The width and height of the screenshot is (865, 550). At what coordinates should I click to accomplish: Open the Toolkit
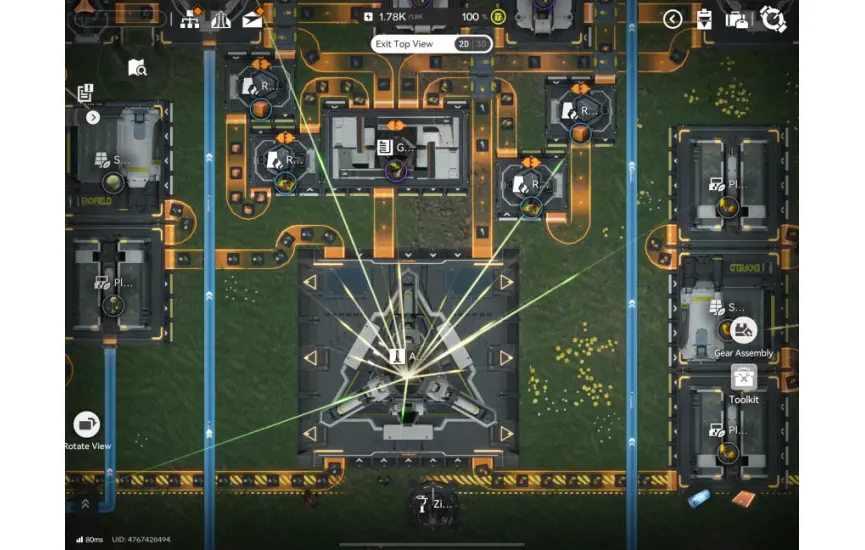coord(743,378)
